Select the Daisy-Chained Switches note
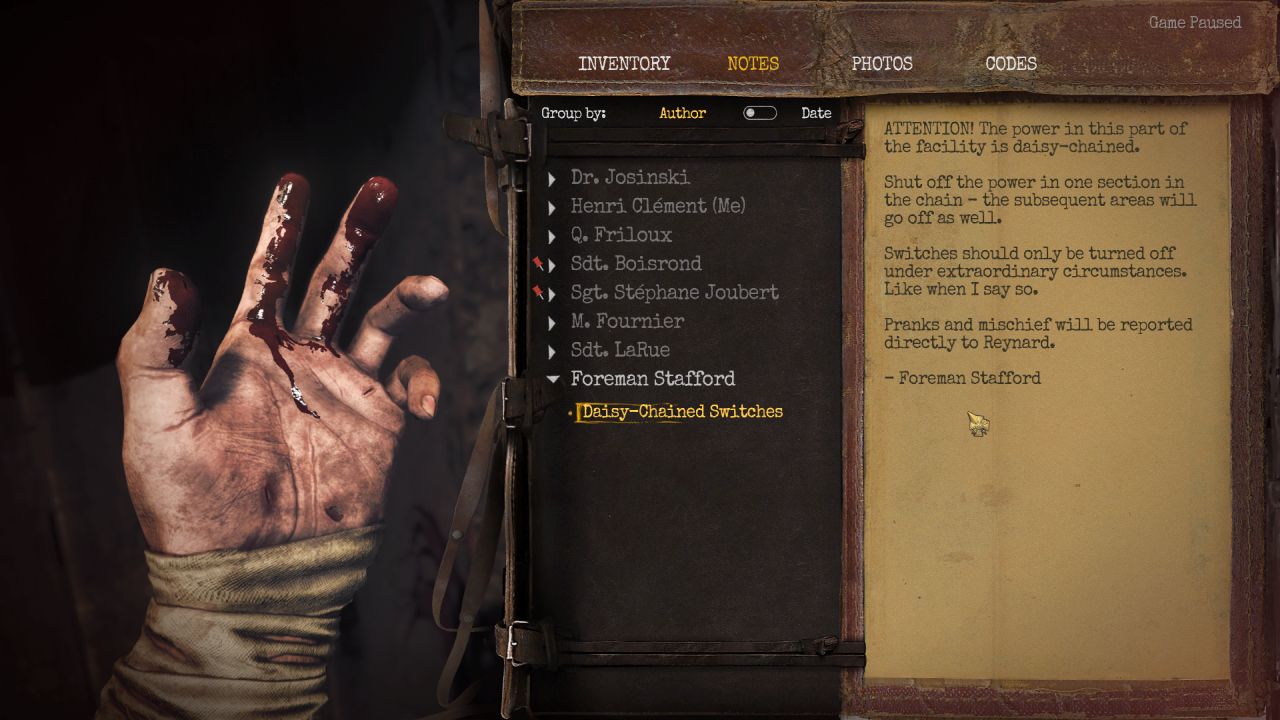Image resolution: width=1280 pixels, height=720 pixels. point(682,411)
